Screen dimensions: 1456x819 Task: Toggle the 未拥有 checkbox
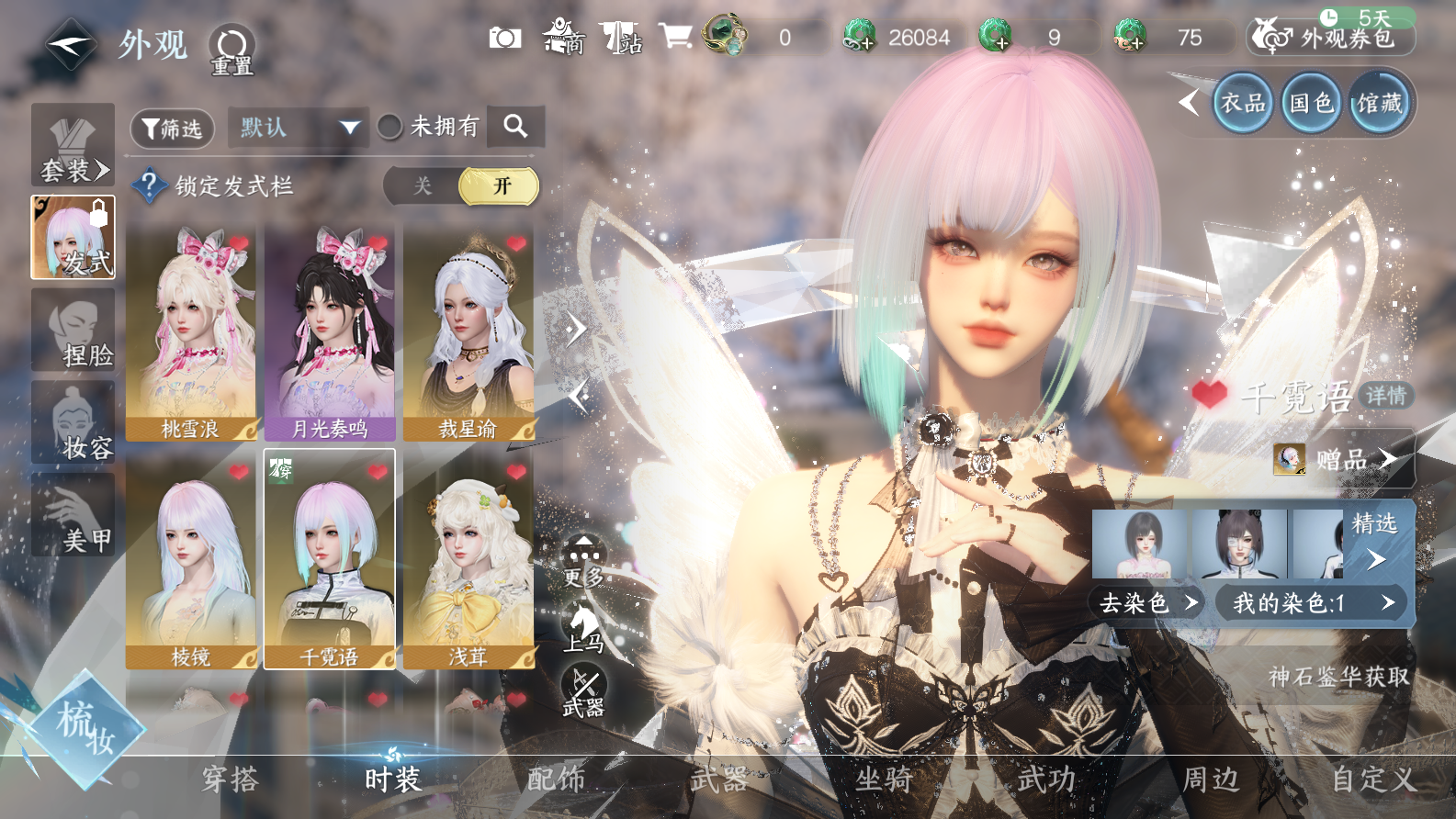390,127
